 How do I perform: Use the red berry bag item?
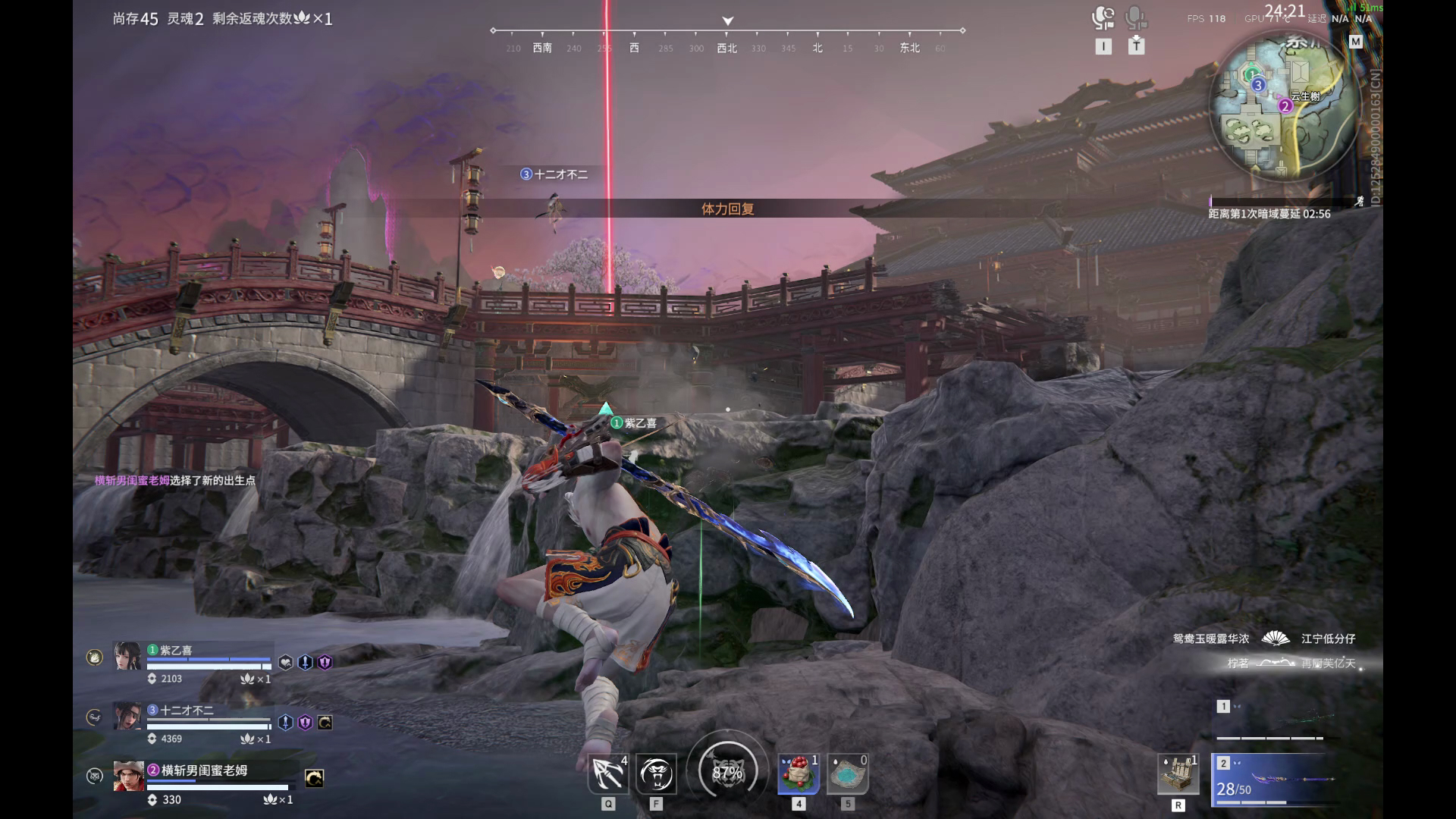pos(798,773)
